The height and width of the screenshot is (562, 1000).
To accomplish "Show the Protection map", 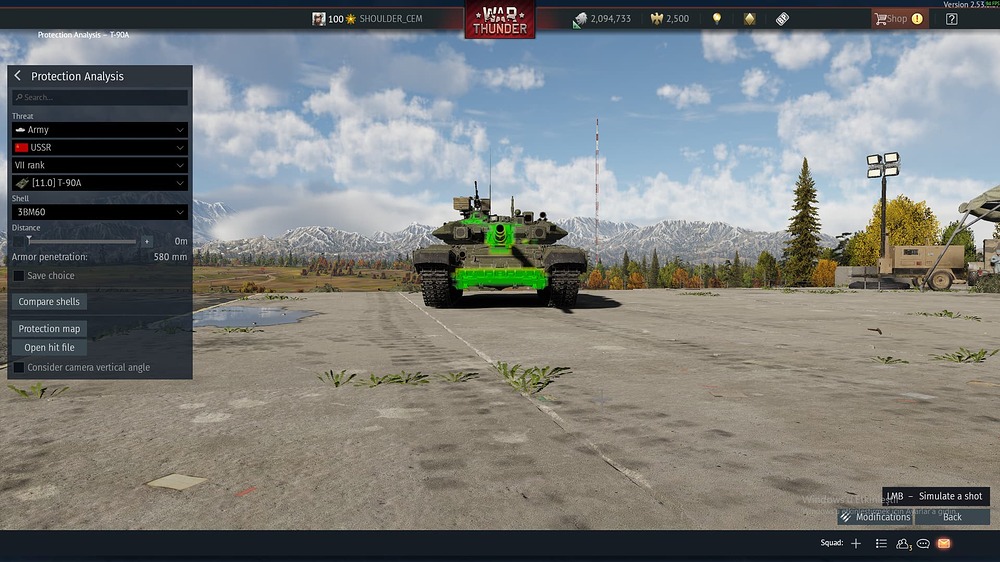I will (49, 329).
